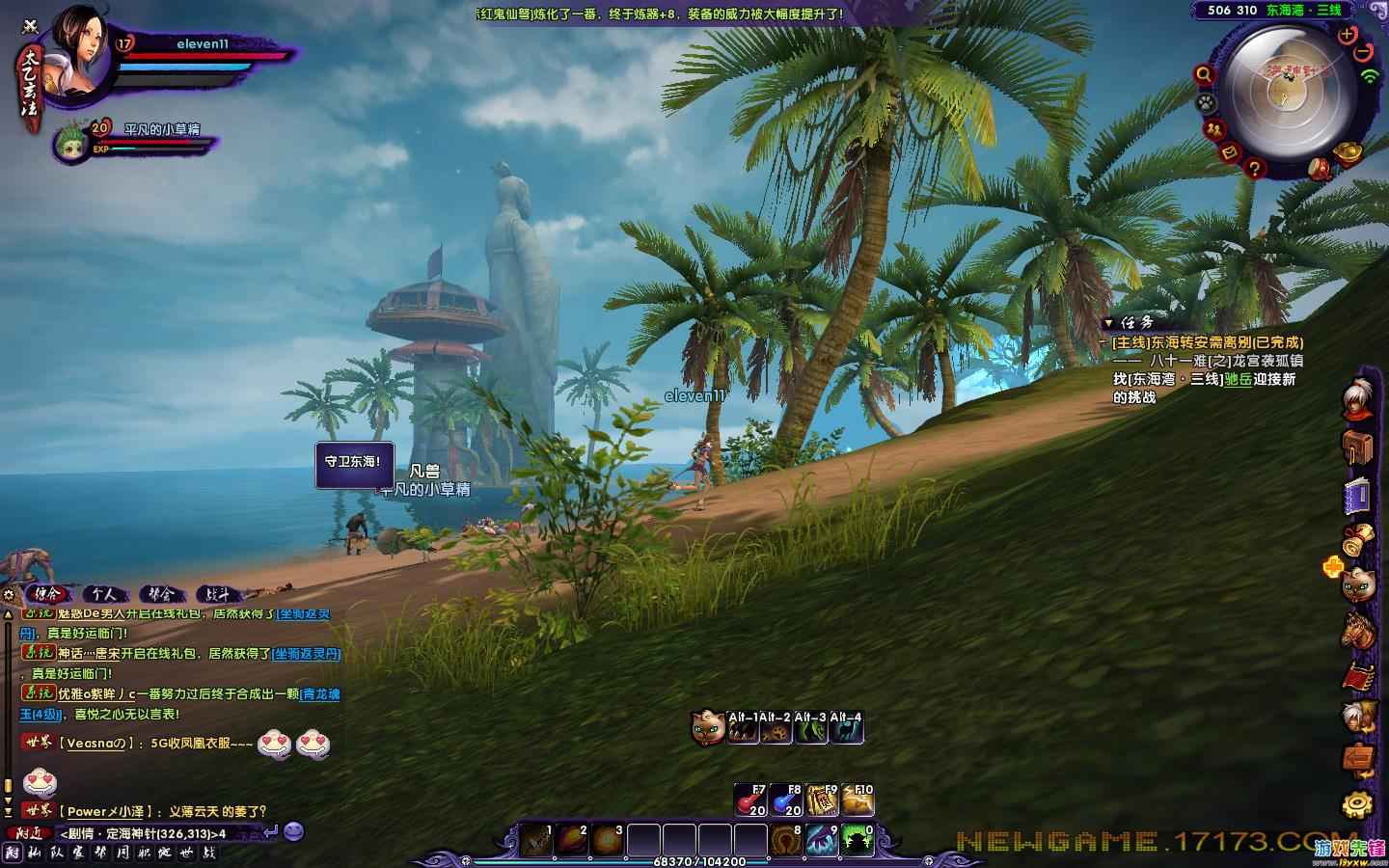The height and width of the screenshot is (868, 1389).
Task: Collapse the 任务 quest tracker
Action: 1106,323
